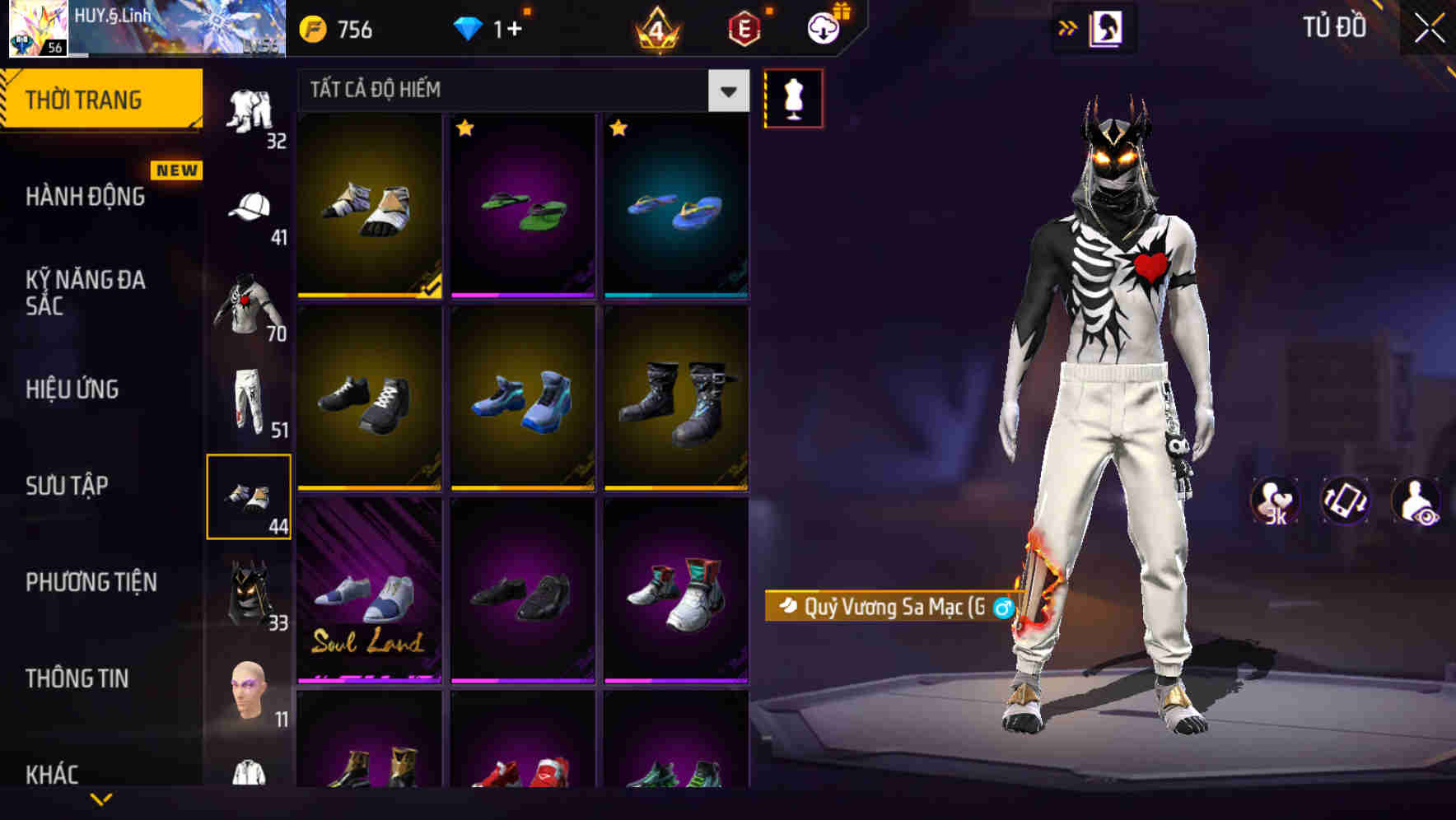Click the cloud download gift icon

(823, 27)
